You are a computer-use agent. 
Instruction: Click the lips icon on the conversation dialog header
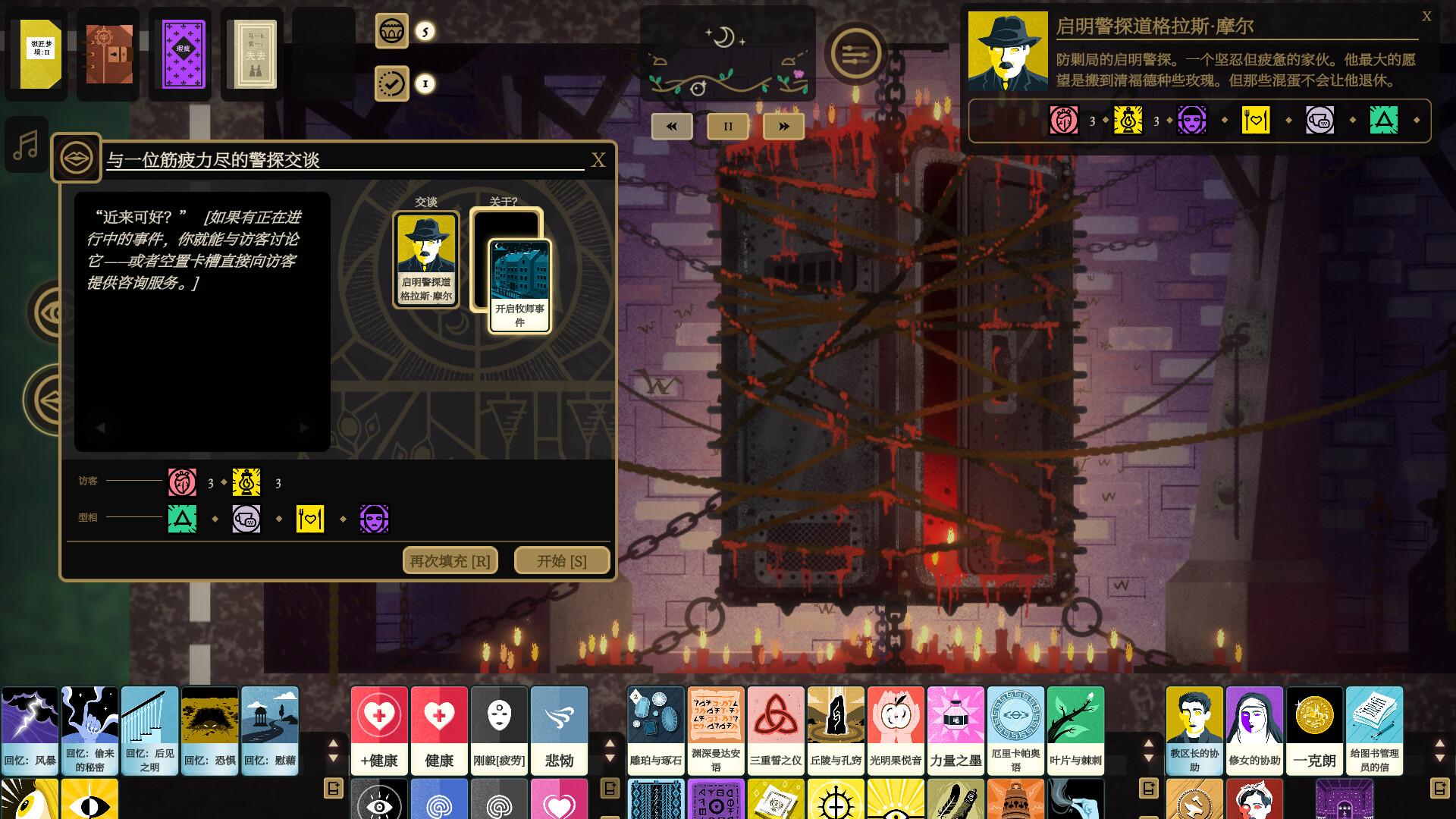[x=76, y=157]
